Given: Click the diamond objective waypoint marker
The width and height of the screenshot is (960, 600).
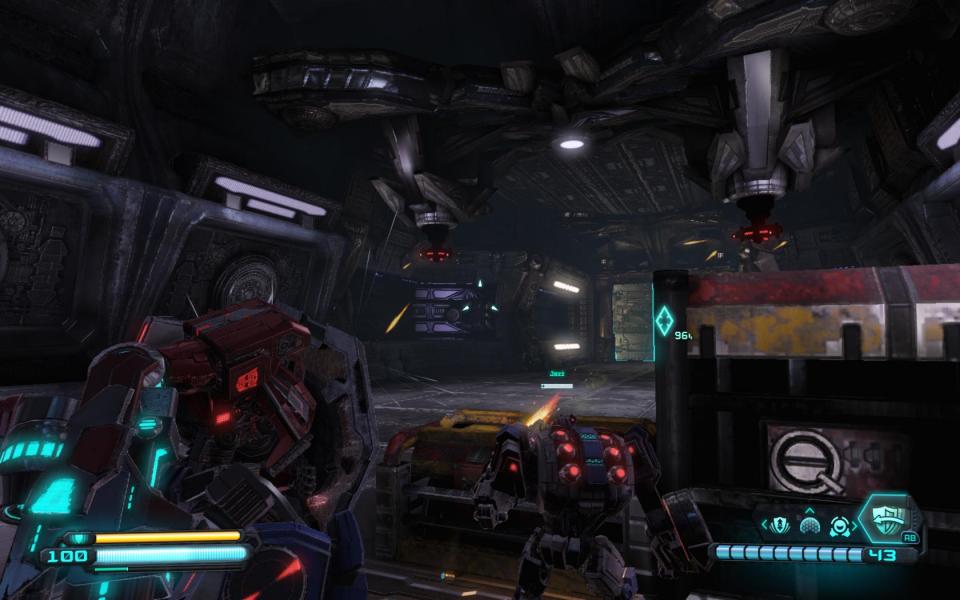Looking at the screenshot, I should point(663,322).
